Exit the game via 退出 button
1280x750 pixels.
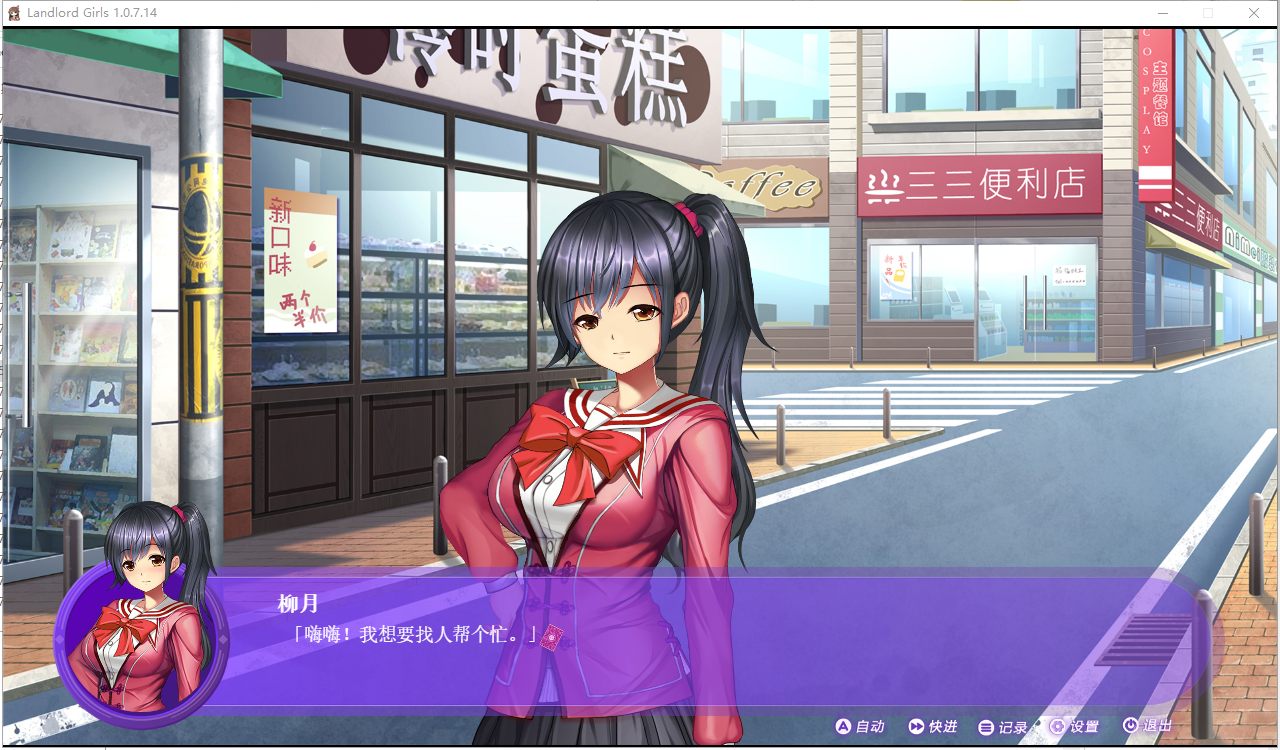(1146, 726)
